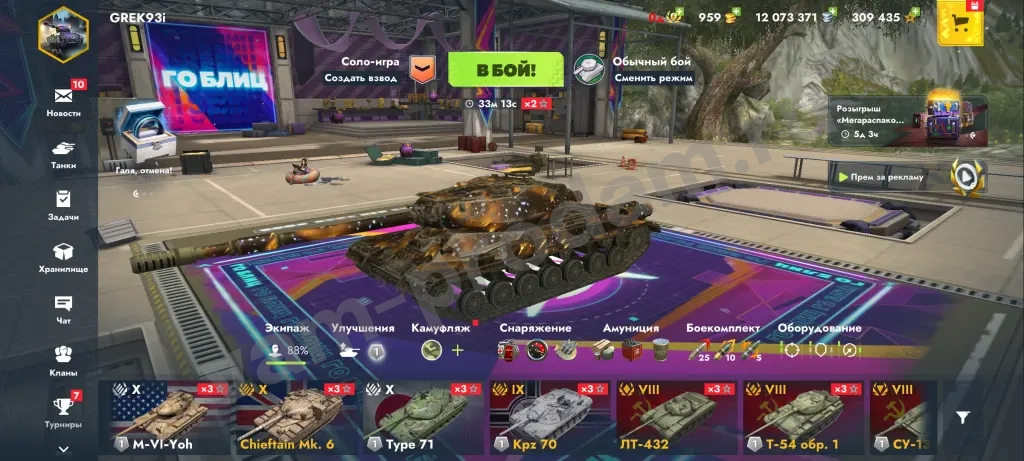Open the Турниры tournaments menu
Viewport: 1024px width, 461px height.
(x=63, y=411)
